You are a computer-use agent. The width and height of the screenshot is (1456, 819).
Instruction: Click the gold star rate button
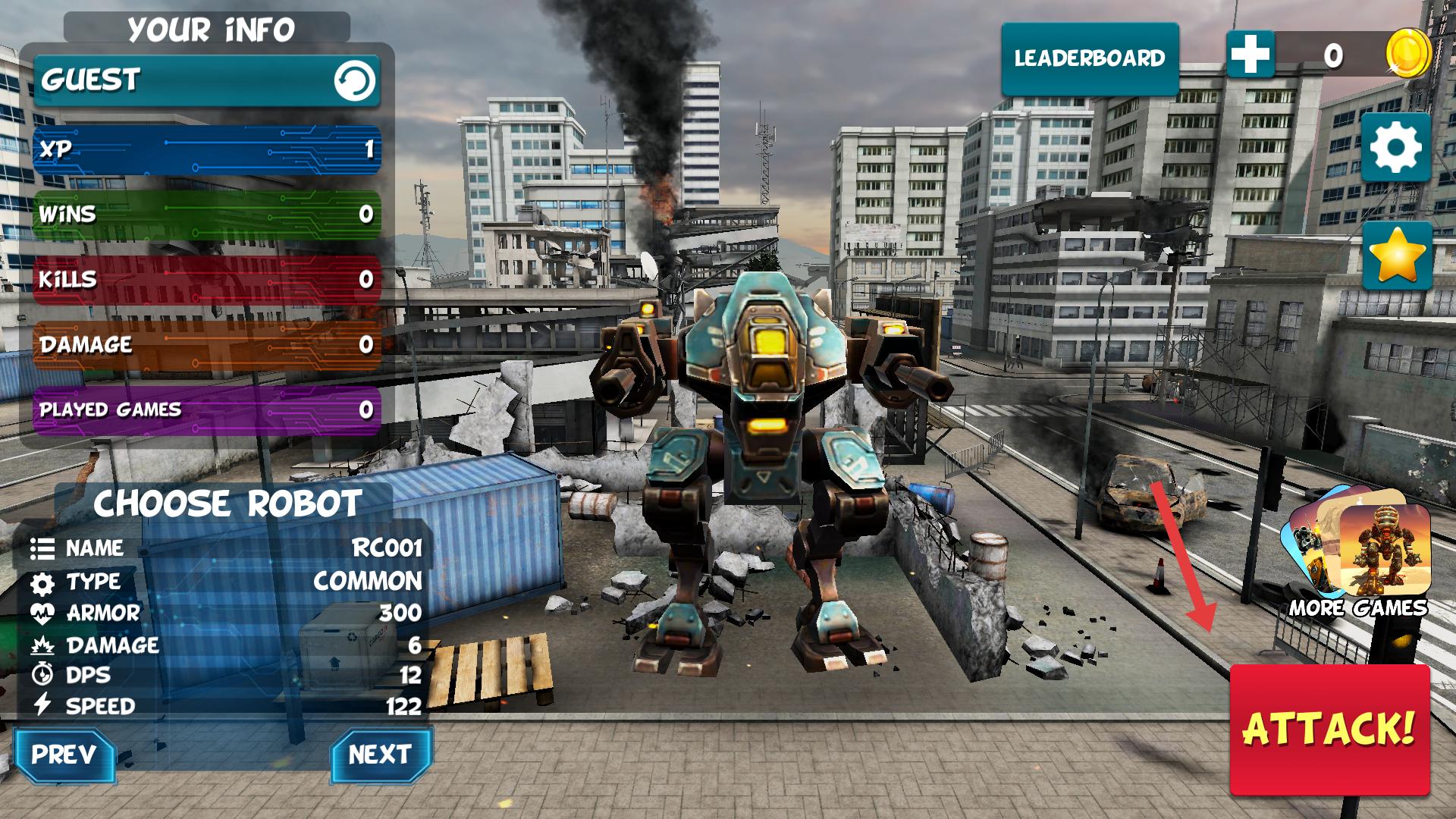(x=1397, y=256)
